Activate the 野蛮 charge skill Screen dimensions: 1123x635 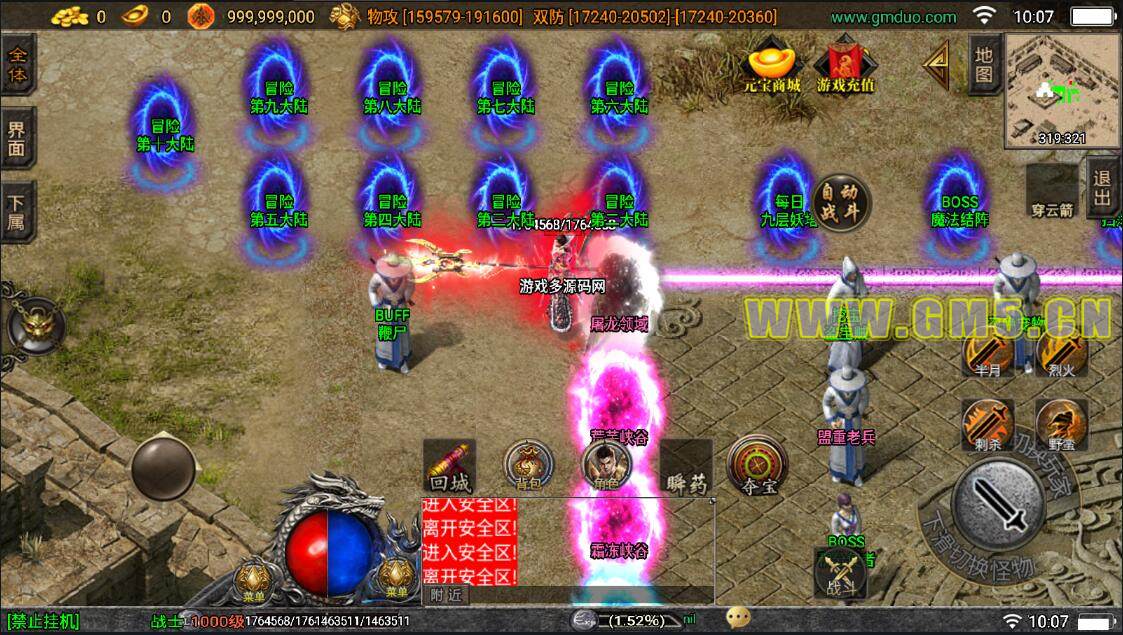point(1061,425)
